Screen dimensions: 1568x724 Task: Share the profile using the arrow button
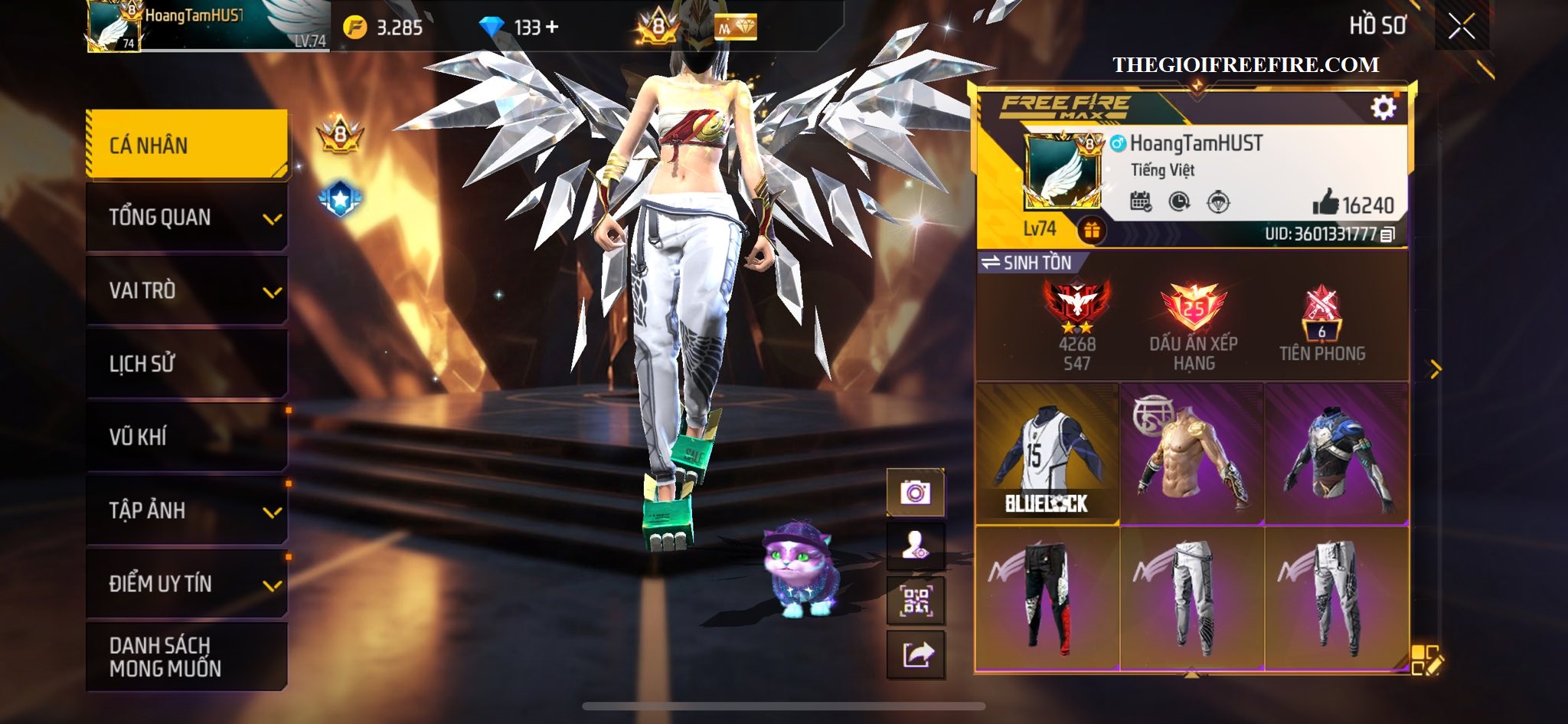(x=916, y=655)
